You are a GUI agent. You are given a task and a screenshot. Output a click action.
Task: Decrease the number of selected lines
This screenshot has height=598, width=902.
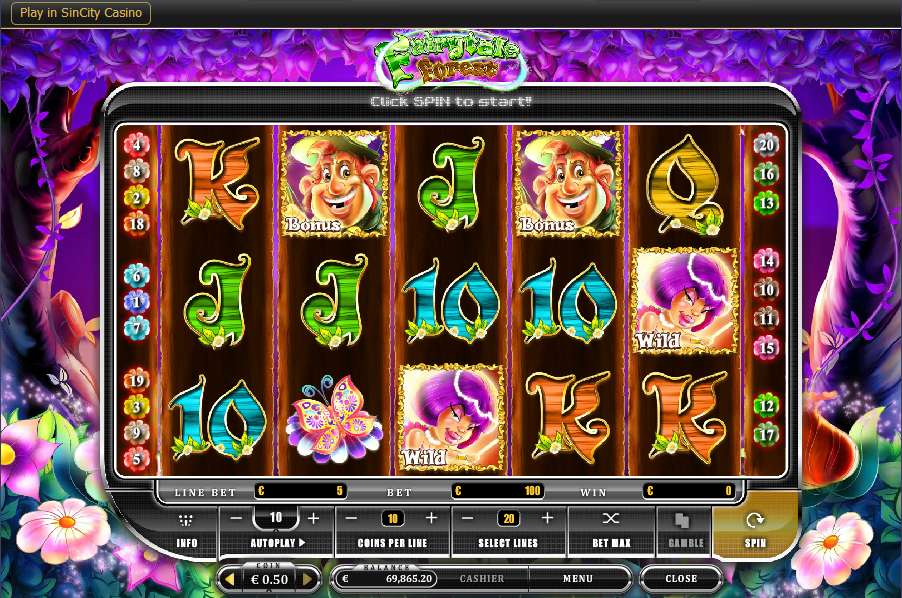coord(467,518)
